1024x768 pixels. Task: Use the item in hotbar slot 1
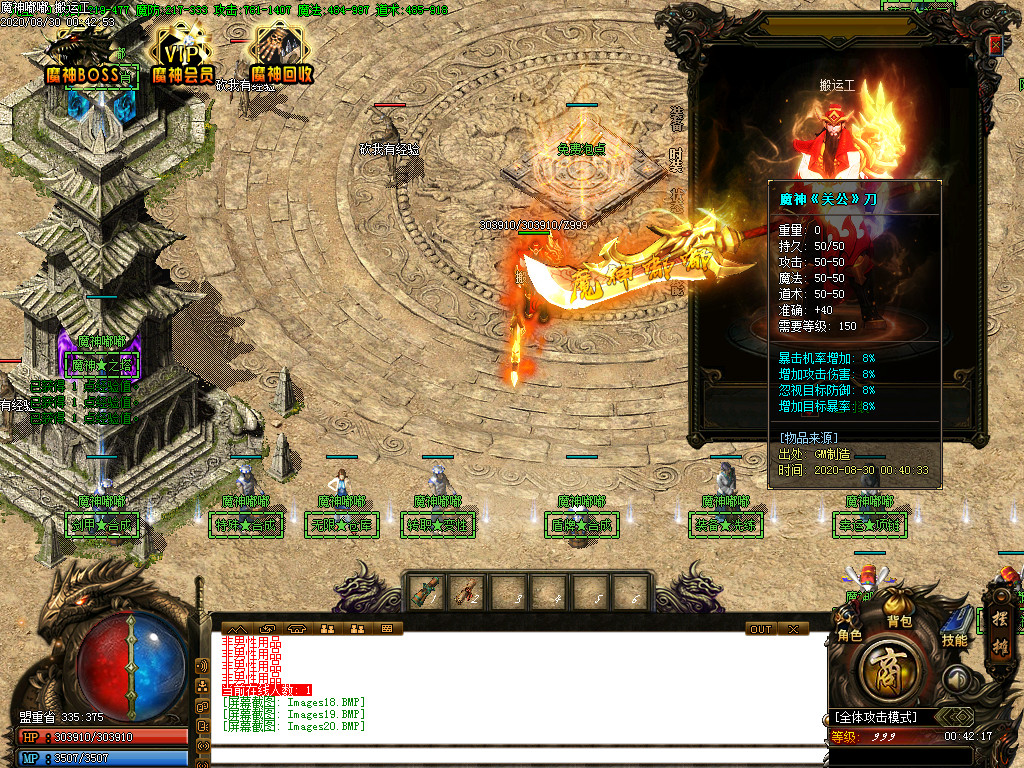point(427,592)
